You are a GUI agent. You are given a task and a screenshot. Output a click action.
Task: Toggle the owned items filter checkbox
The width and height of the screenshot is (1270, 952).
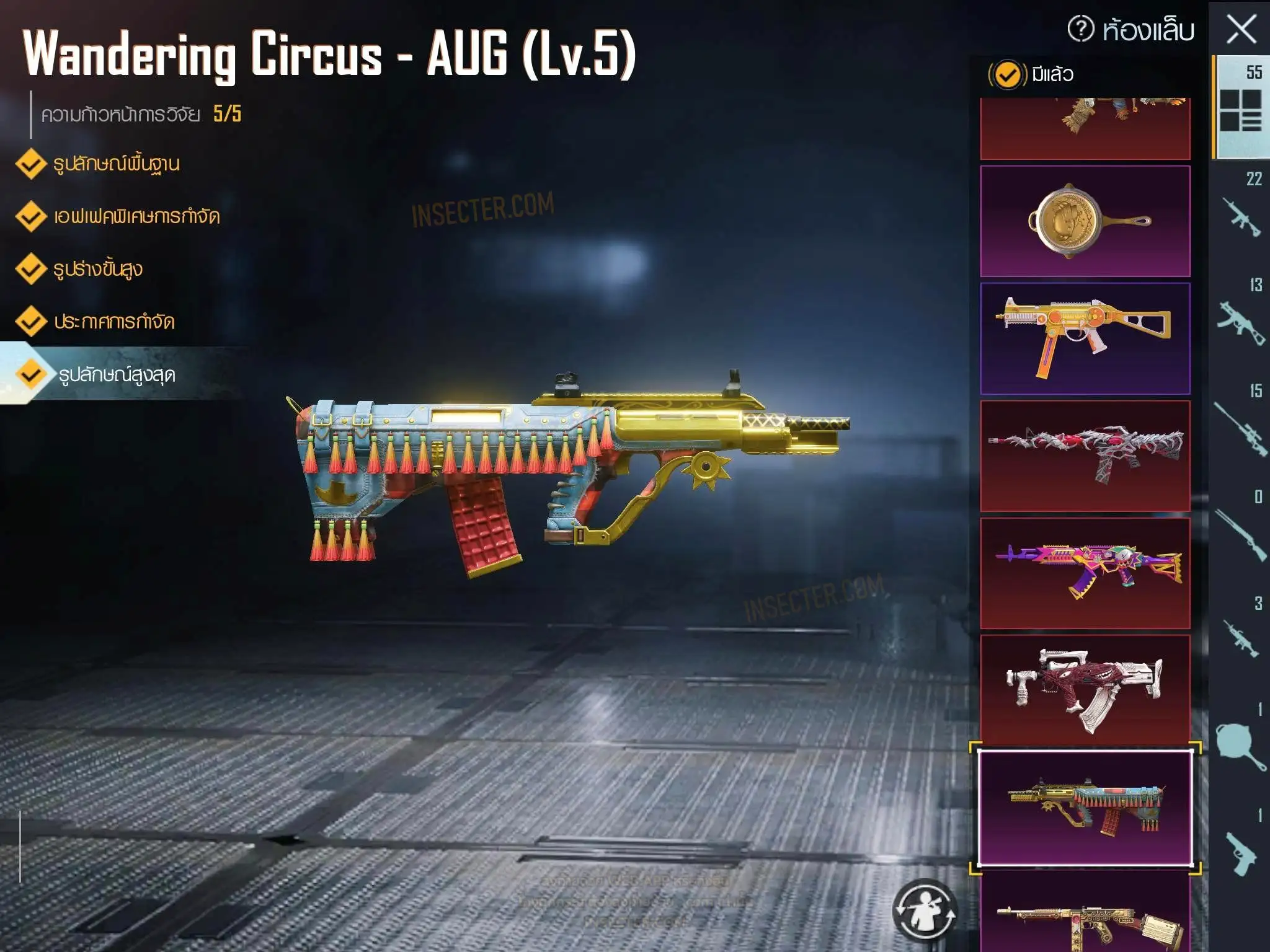(x=1007, y=75)
